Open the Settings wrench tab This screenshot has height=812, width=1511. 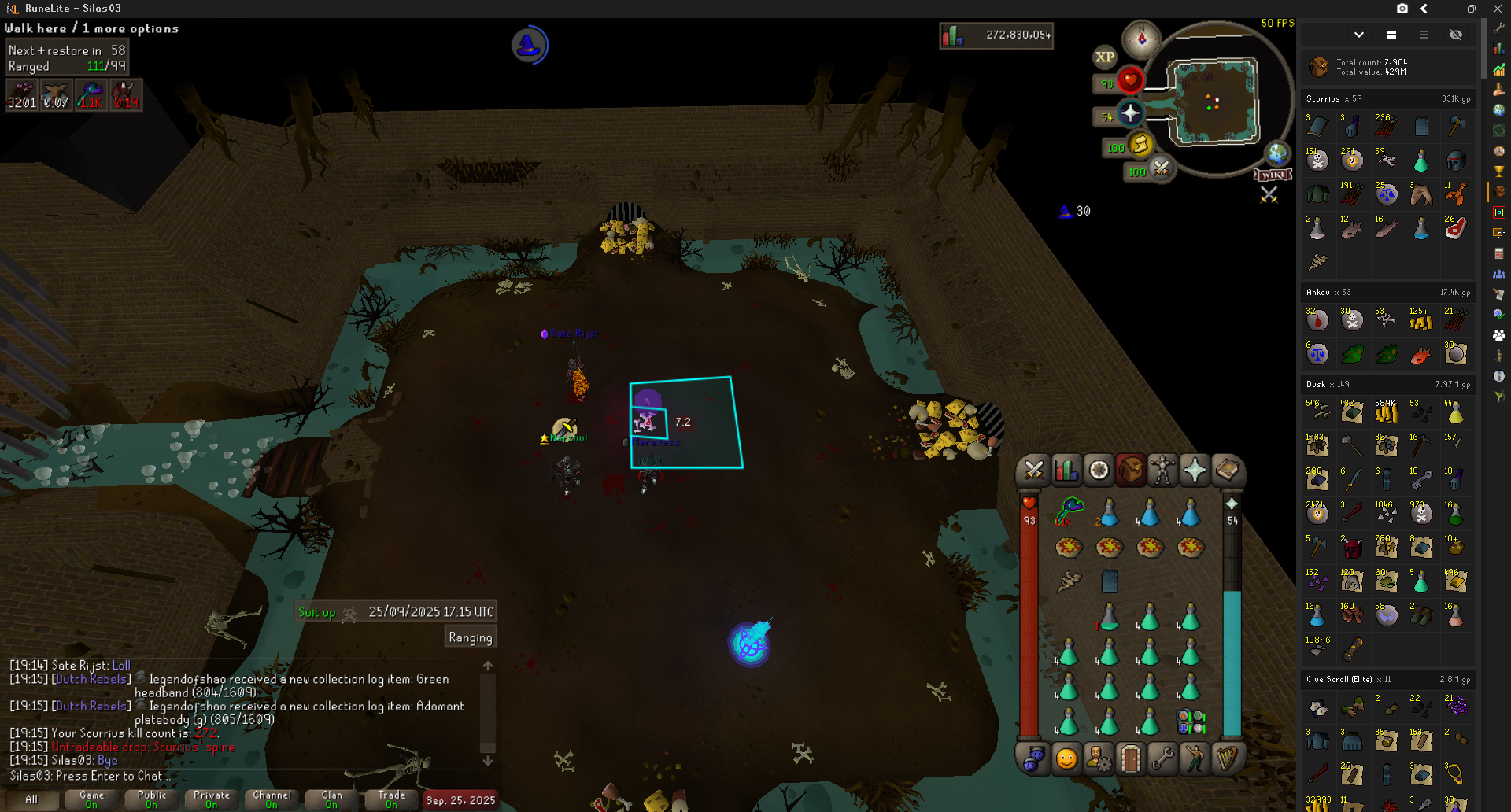point(1162,758)
